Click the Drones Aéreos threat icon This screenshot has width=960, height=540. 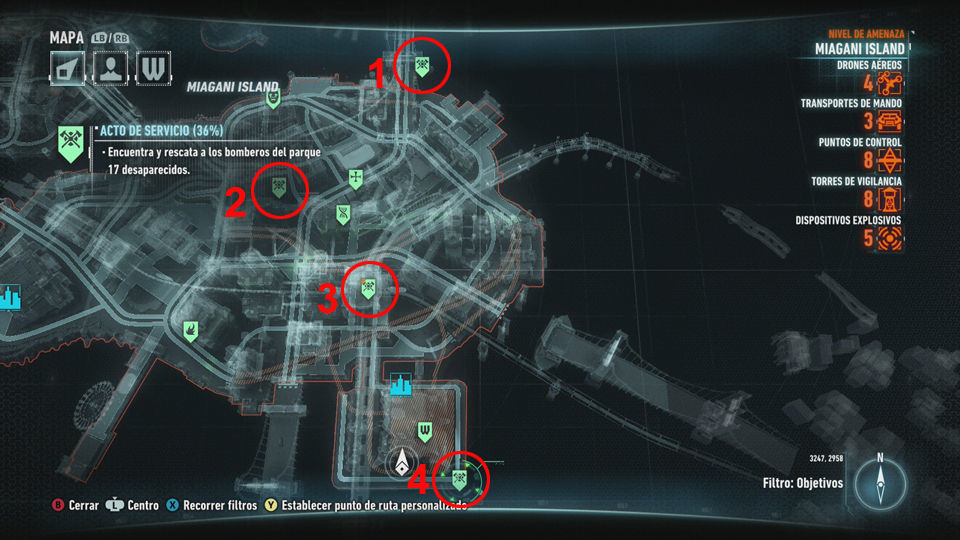(890, 82)
